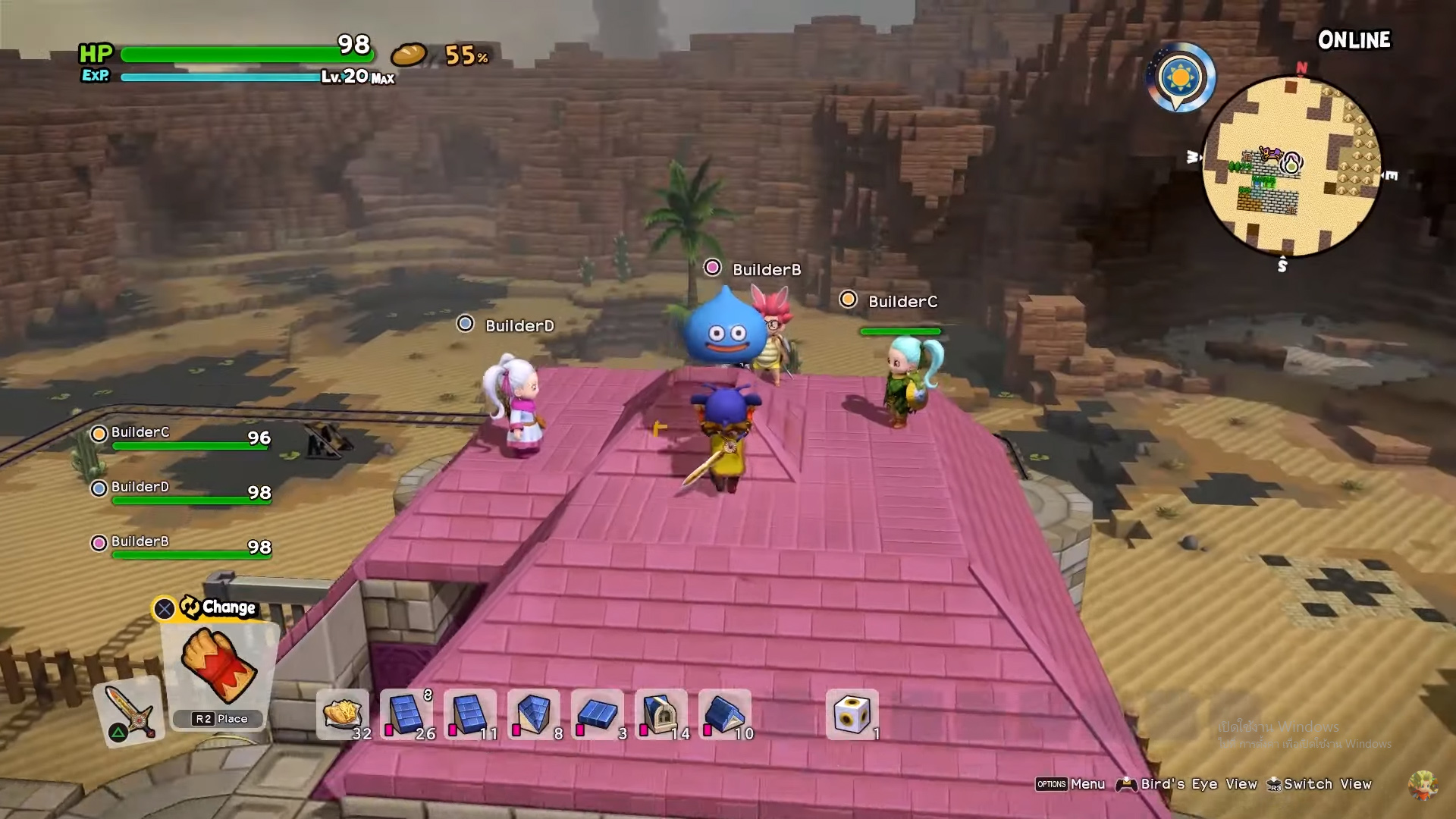This screenshot has height=819, width=1456.
Task: Click the sun daytime indicator icon
Action: click(1181, 77)
